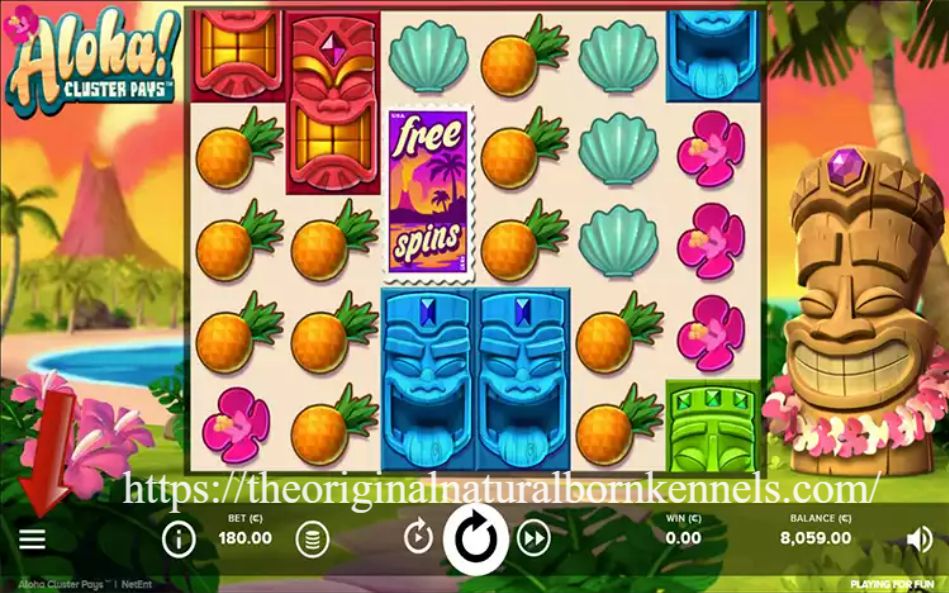Open the hamburger menu
Screen dimensions: 949x593
pyautogui.click(x=32, y=540)
